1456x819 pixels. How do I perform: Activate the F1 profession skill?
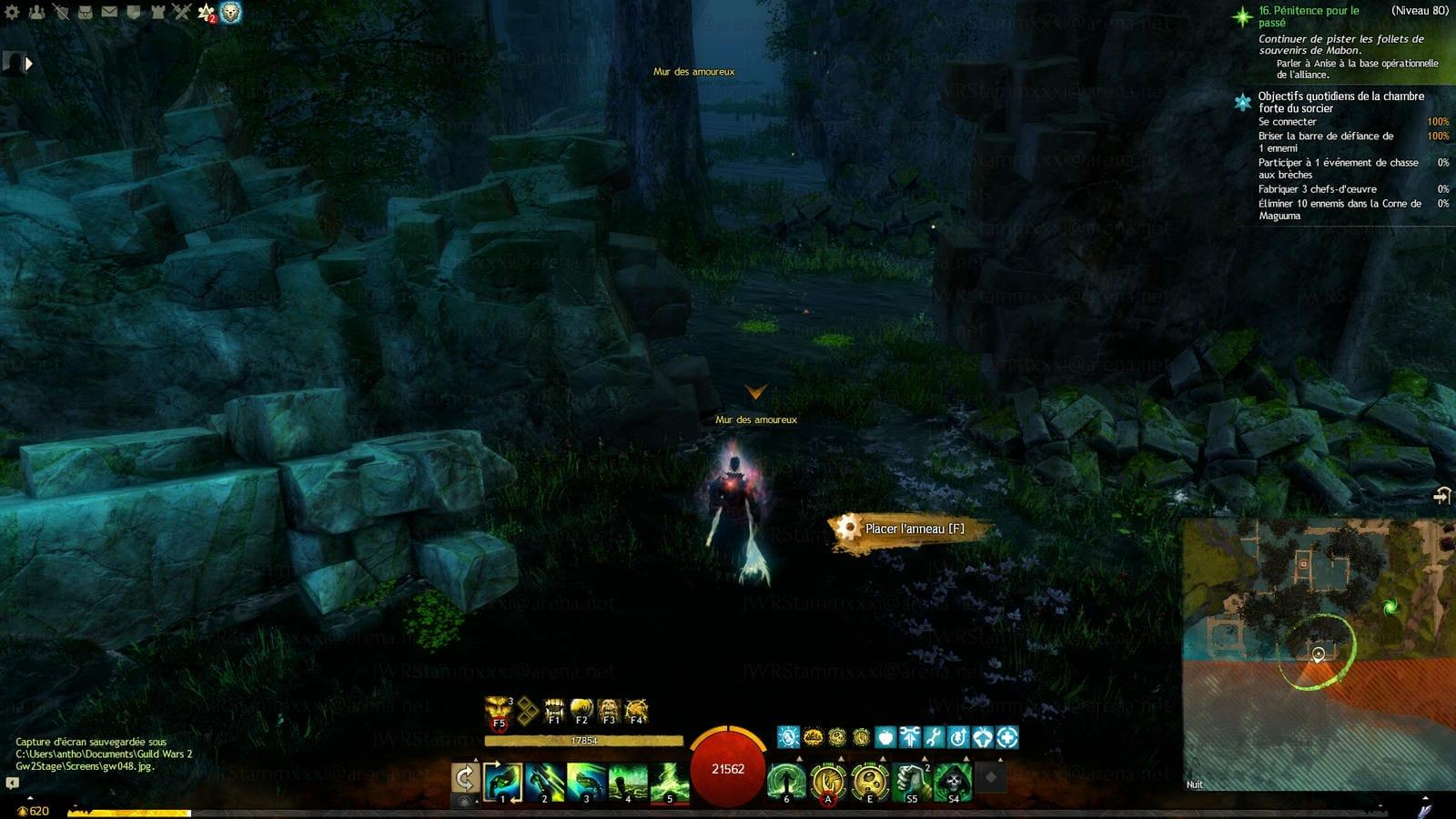(x=554, y=710)
